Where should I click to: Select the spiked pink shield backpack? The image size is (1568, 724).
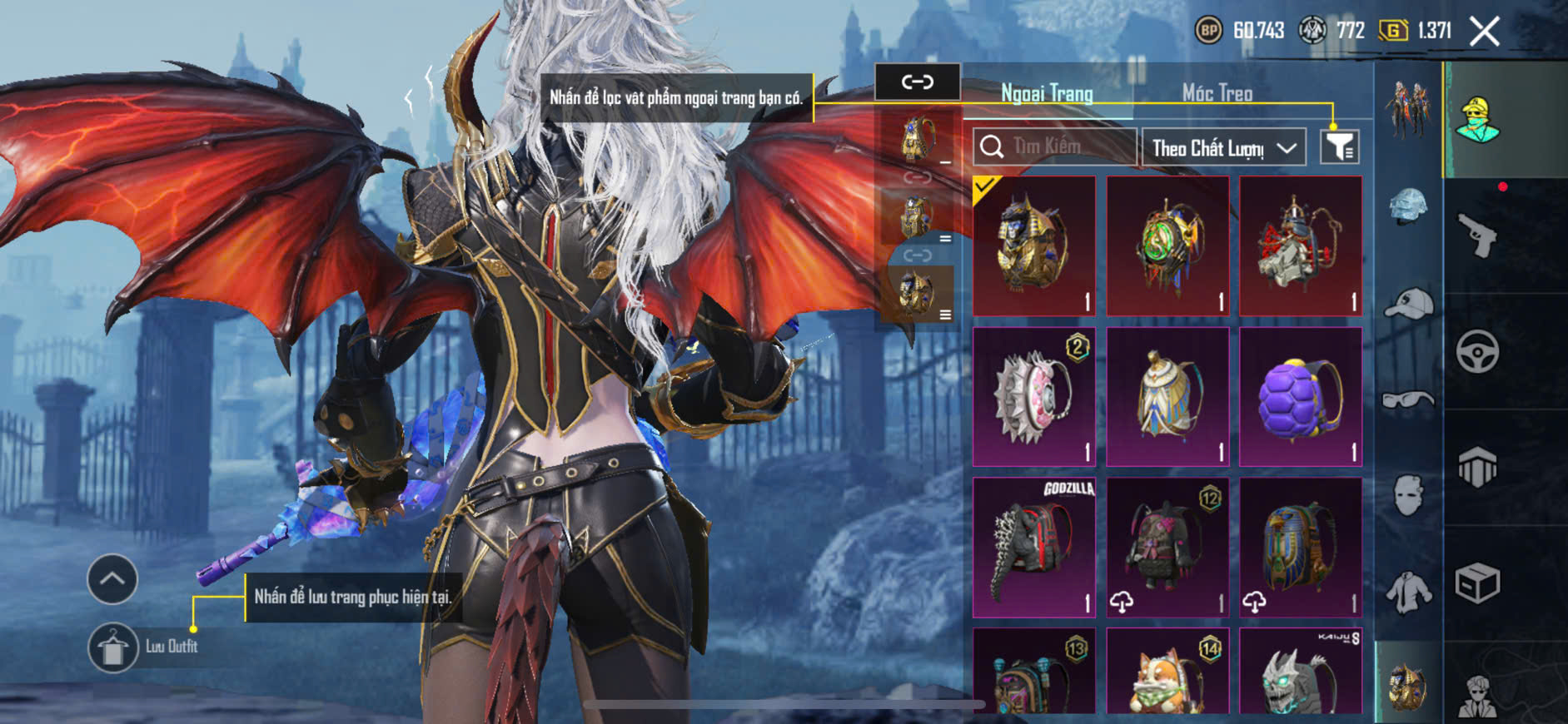coord(1034,397)
